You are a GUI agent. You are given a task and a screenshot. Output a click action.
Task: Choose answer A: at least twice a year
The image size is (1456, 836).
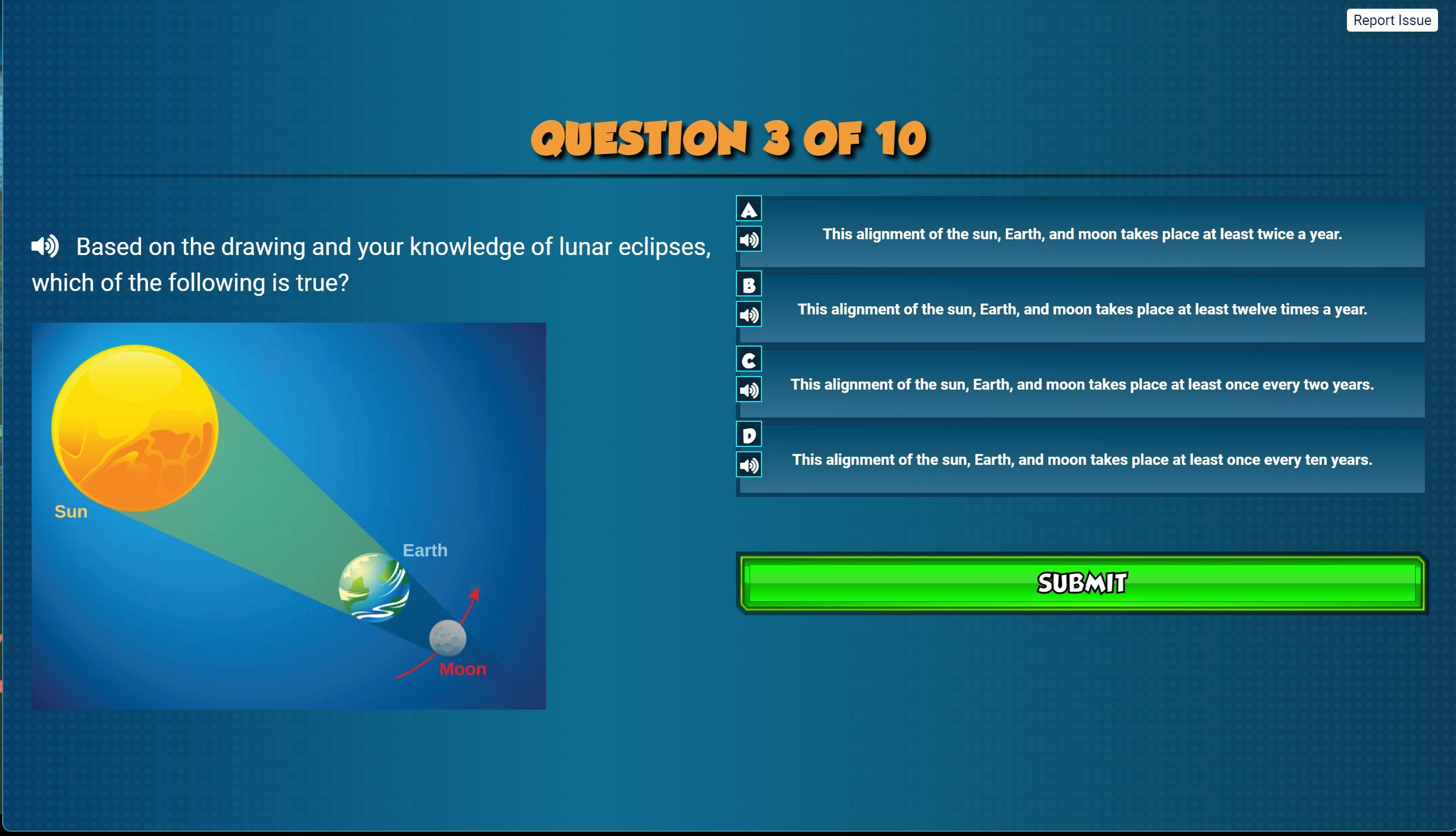[1082, 234]
